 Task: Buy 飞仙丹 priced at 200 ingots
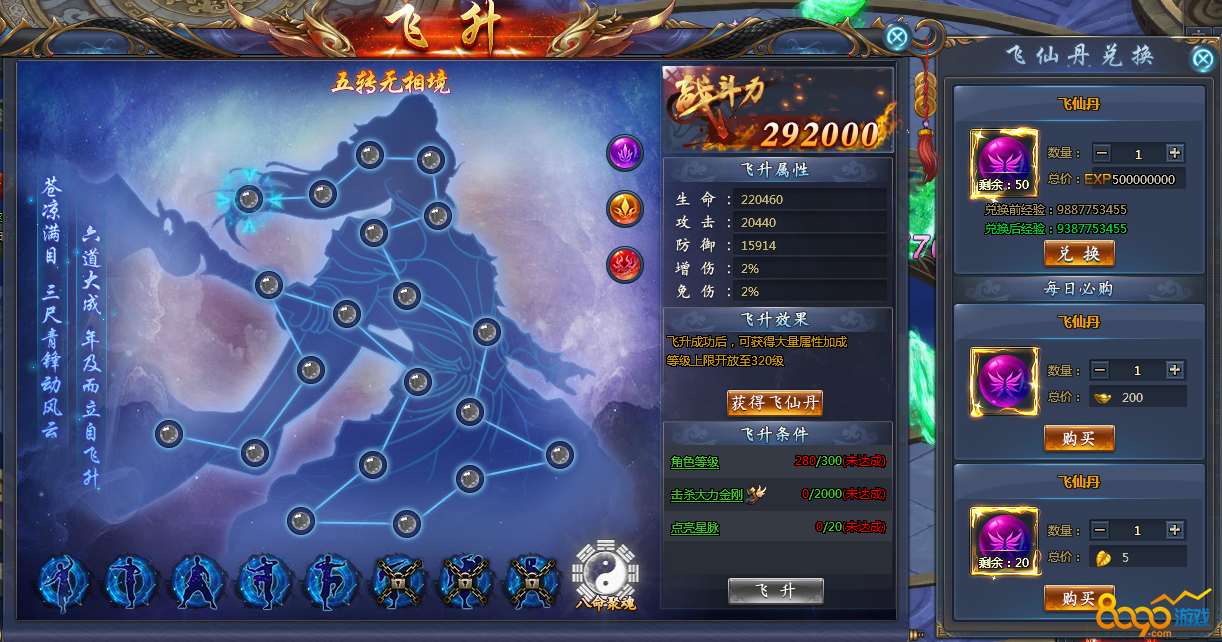[1079, 438]
